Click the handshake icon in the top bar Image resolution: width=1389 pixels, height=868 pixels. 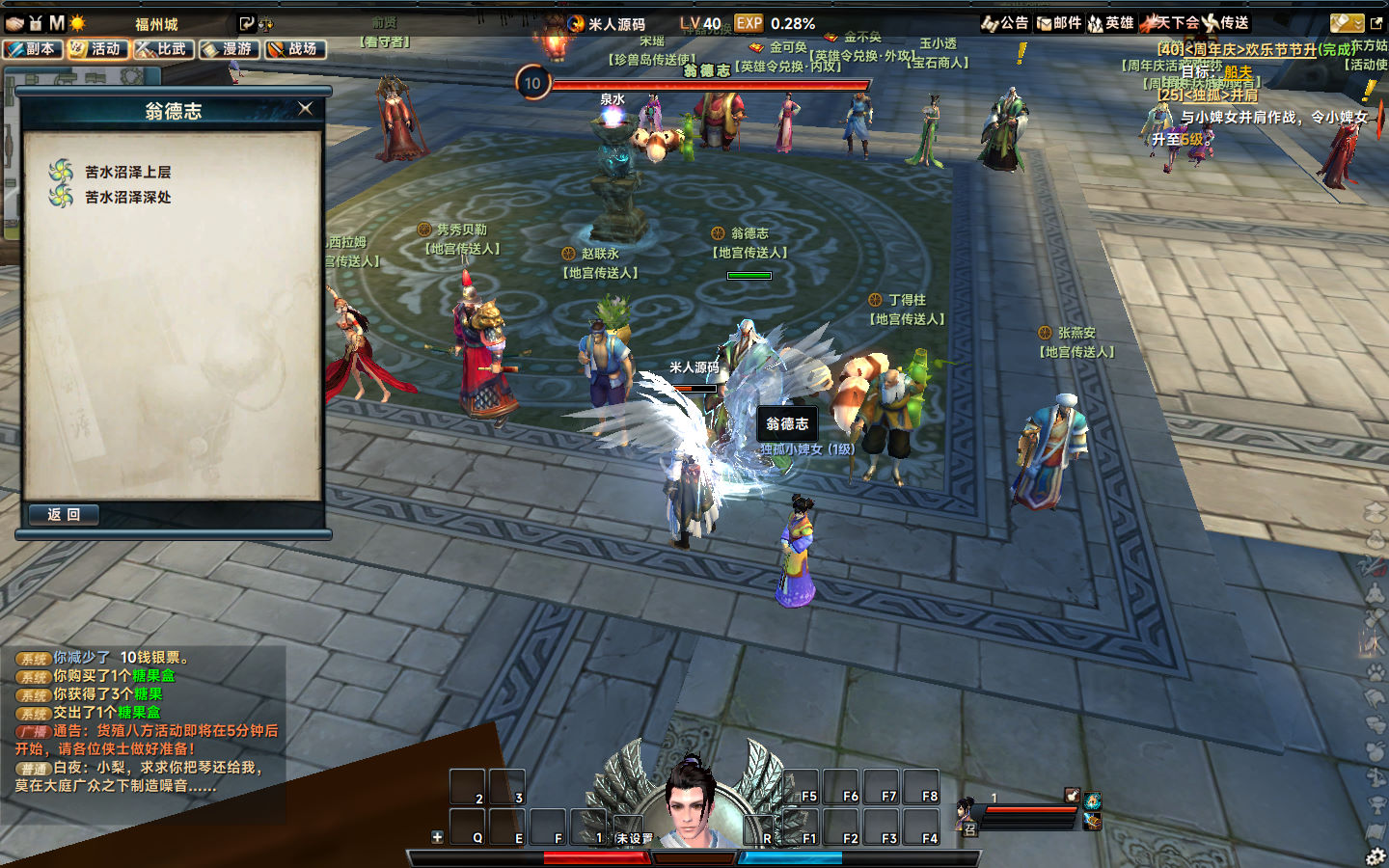coord(14,23)
